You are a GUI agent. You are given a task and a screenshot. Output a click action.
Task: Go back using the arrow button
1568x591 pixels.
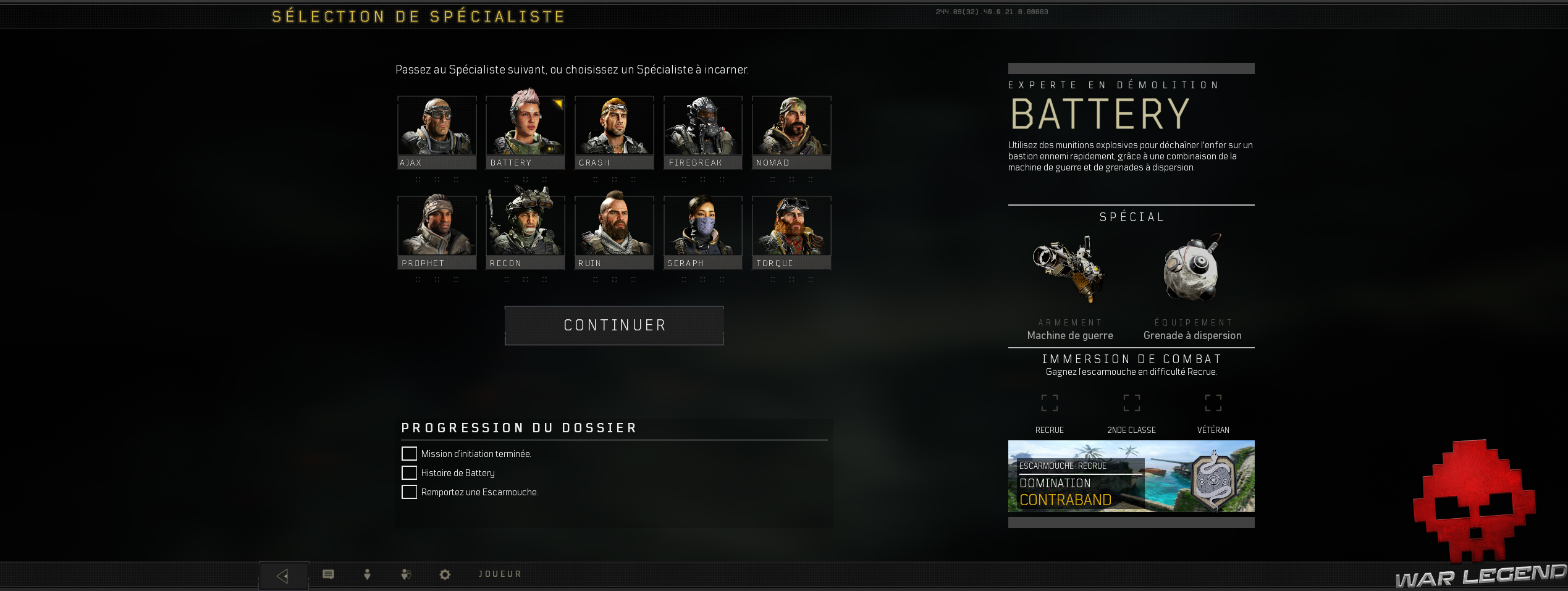tap(283, 576)
